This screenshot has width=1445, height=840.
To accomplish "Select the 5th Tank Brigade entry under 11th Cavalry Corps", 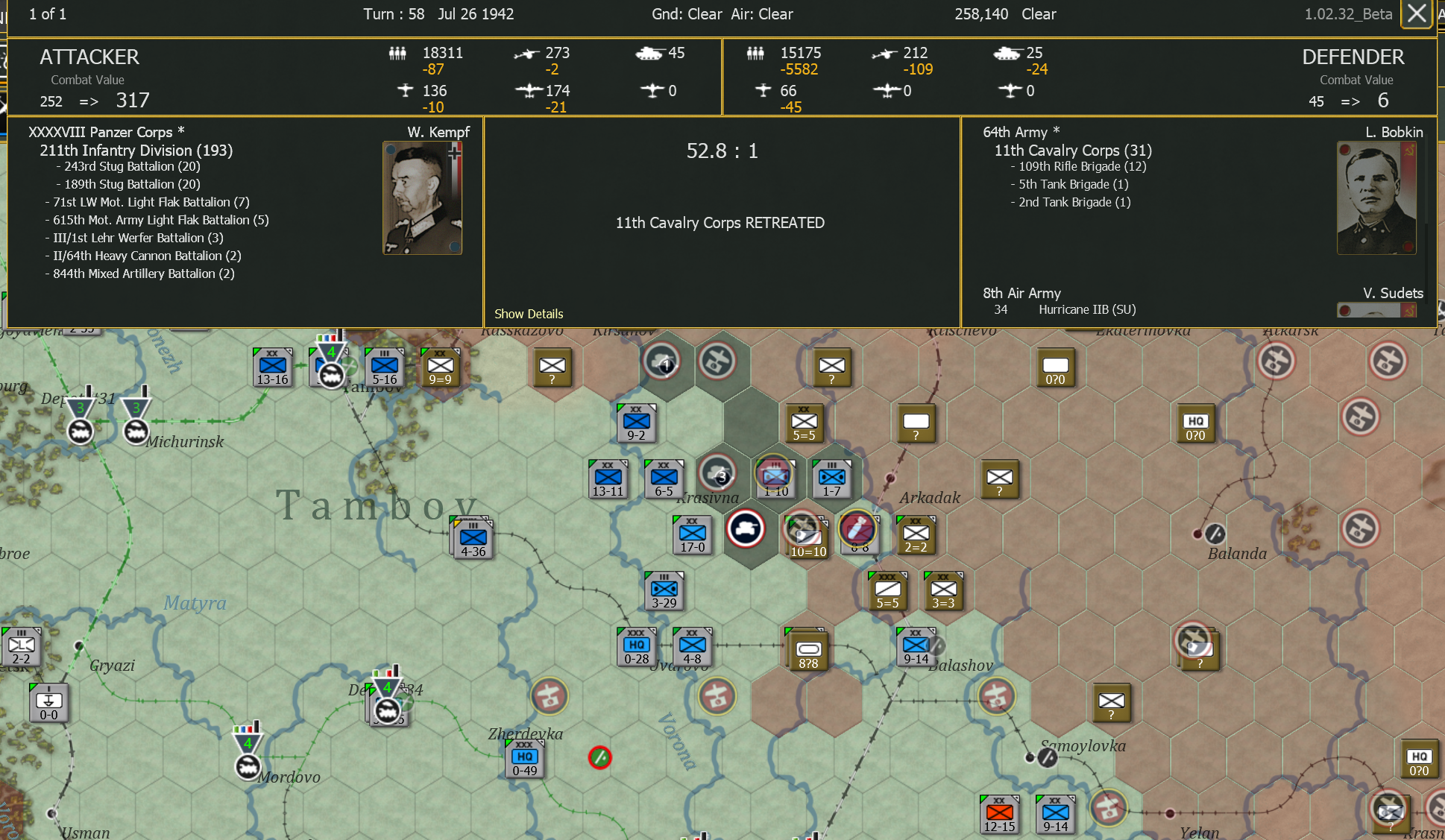I will click(x=1069, y=184).
